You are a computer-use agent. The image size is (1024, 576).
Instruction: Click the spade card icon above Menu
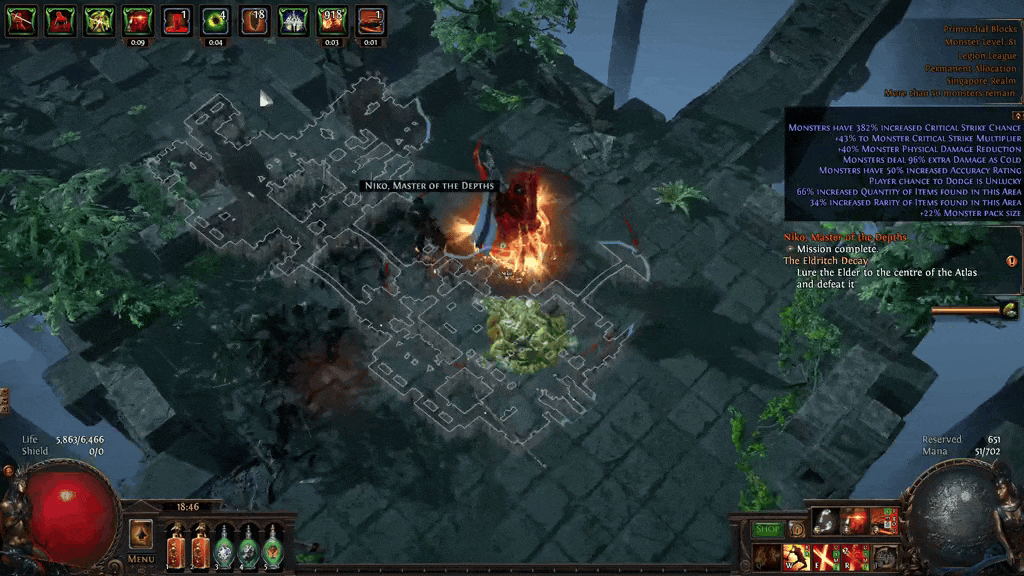click(x=141, y=532)
